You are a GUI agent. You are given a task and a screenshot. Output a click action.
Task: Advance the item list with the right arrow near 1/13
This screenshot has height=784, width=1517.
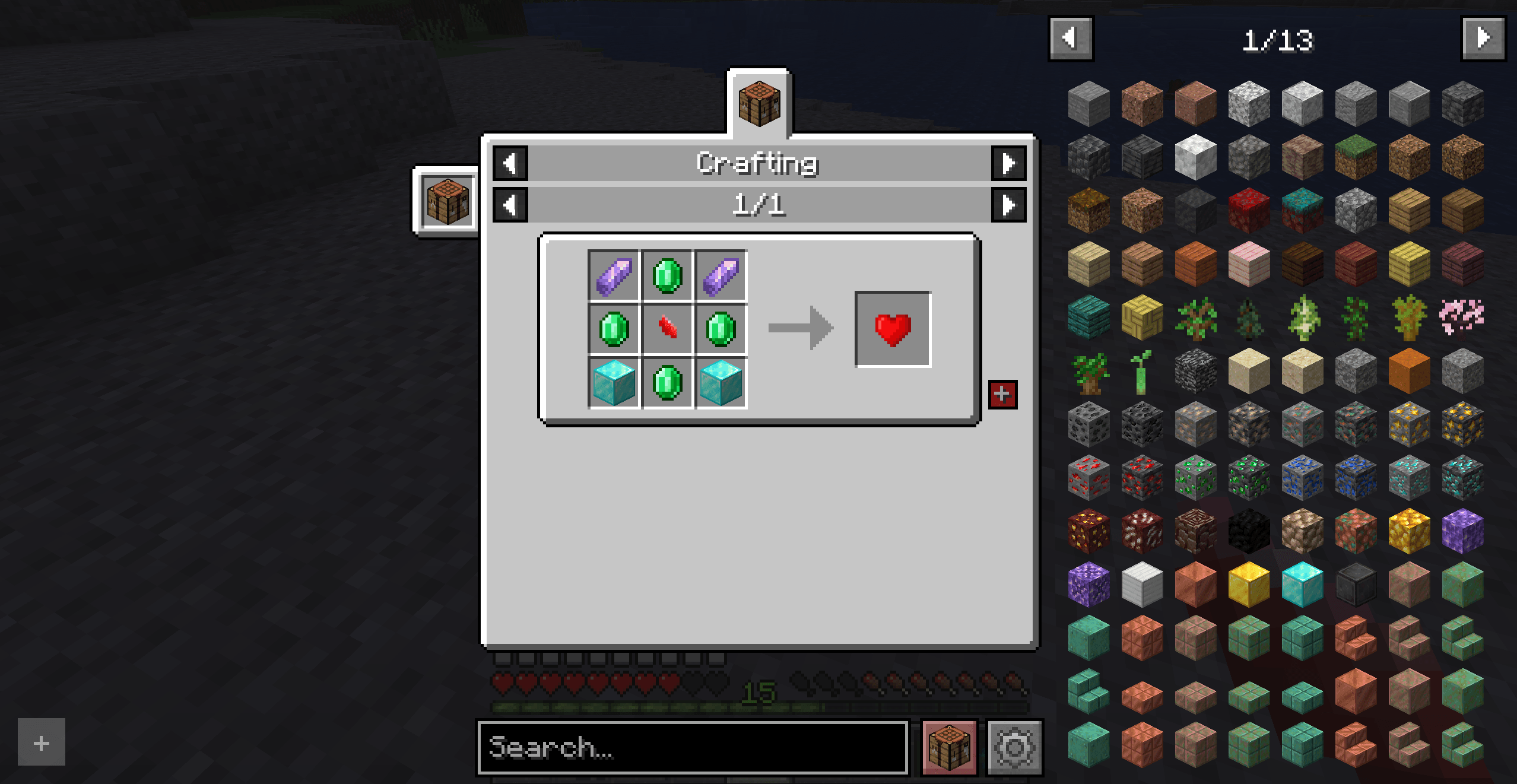pyautogui.click(x=1483, y=39)
